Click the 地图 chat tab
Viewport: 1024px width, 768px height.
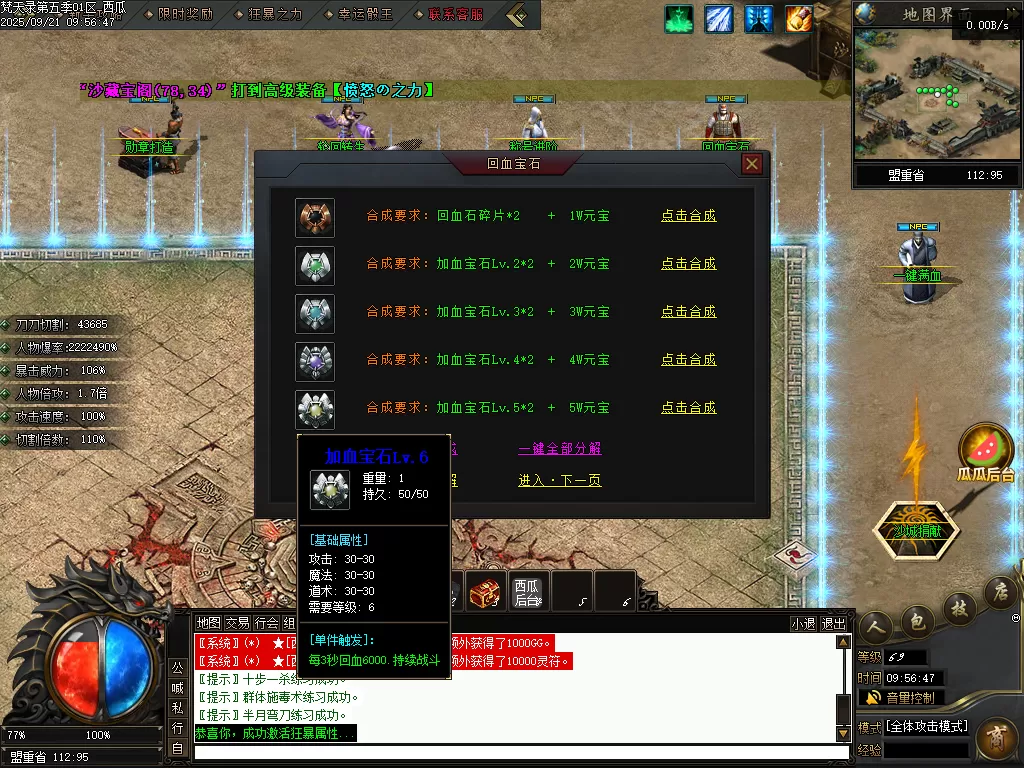[x=208, y=623]
